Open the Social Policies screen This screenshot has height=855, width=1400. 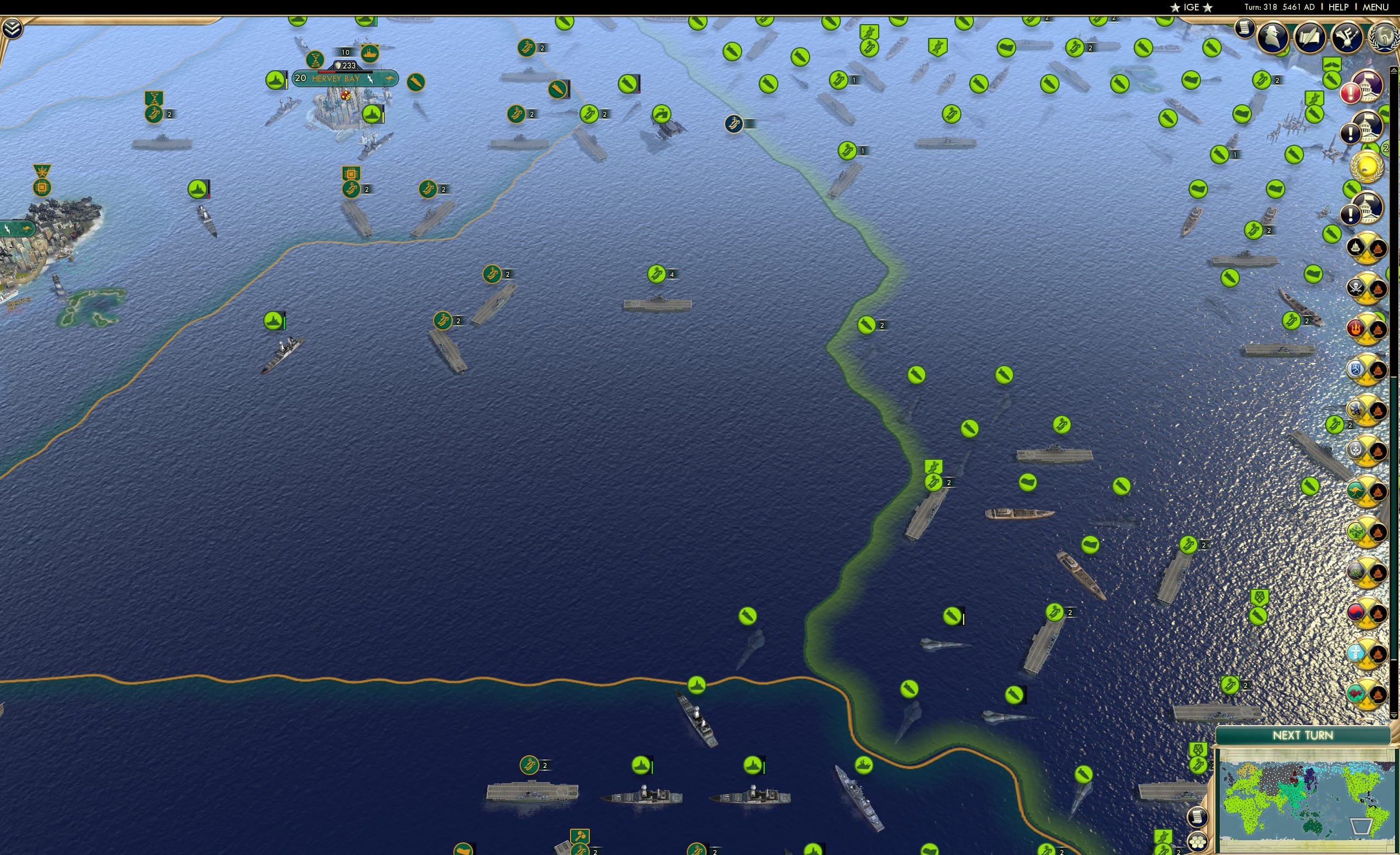coord(1310,36)
